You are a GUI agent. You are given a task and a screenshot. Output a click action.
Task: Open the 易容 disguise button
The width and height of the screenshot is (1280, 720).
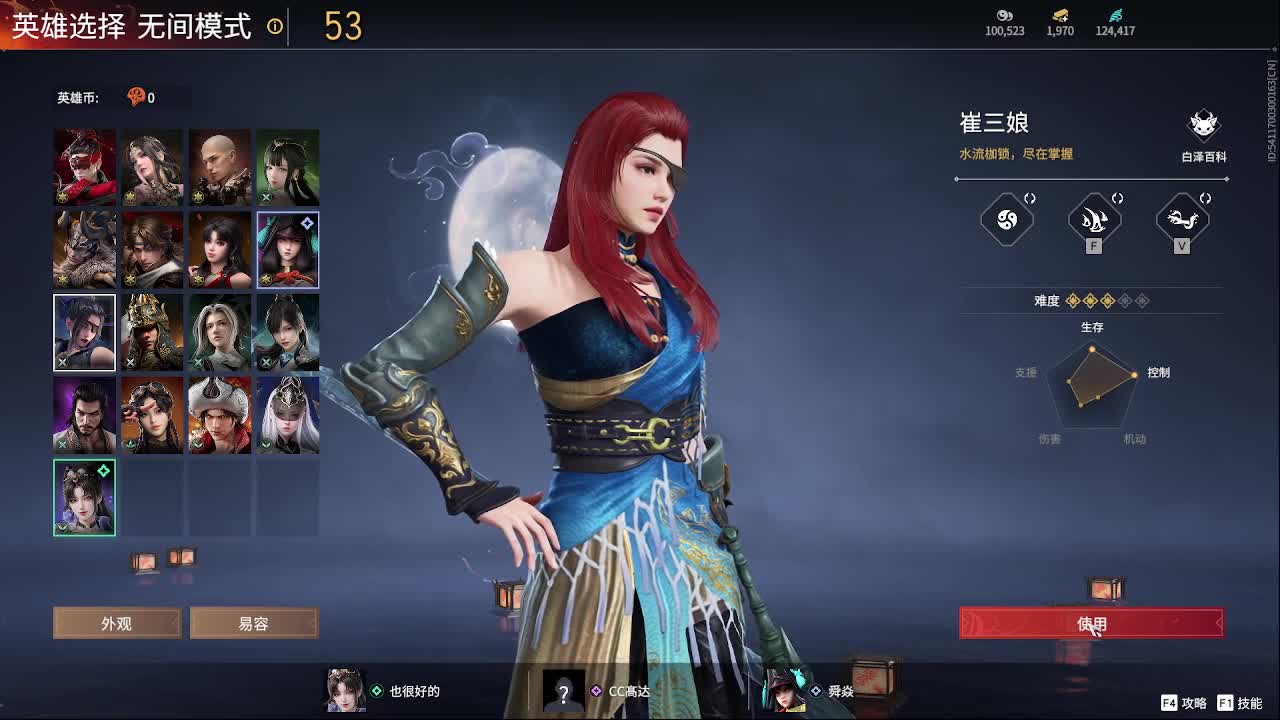(254, 622)
